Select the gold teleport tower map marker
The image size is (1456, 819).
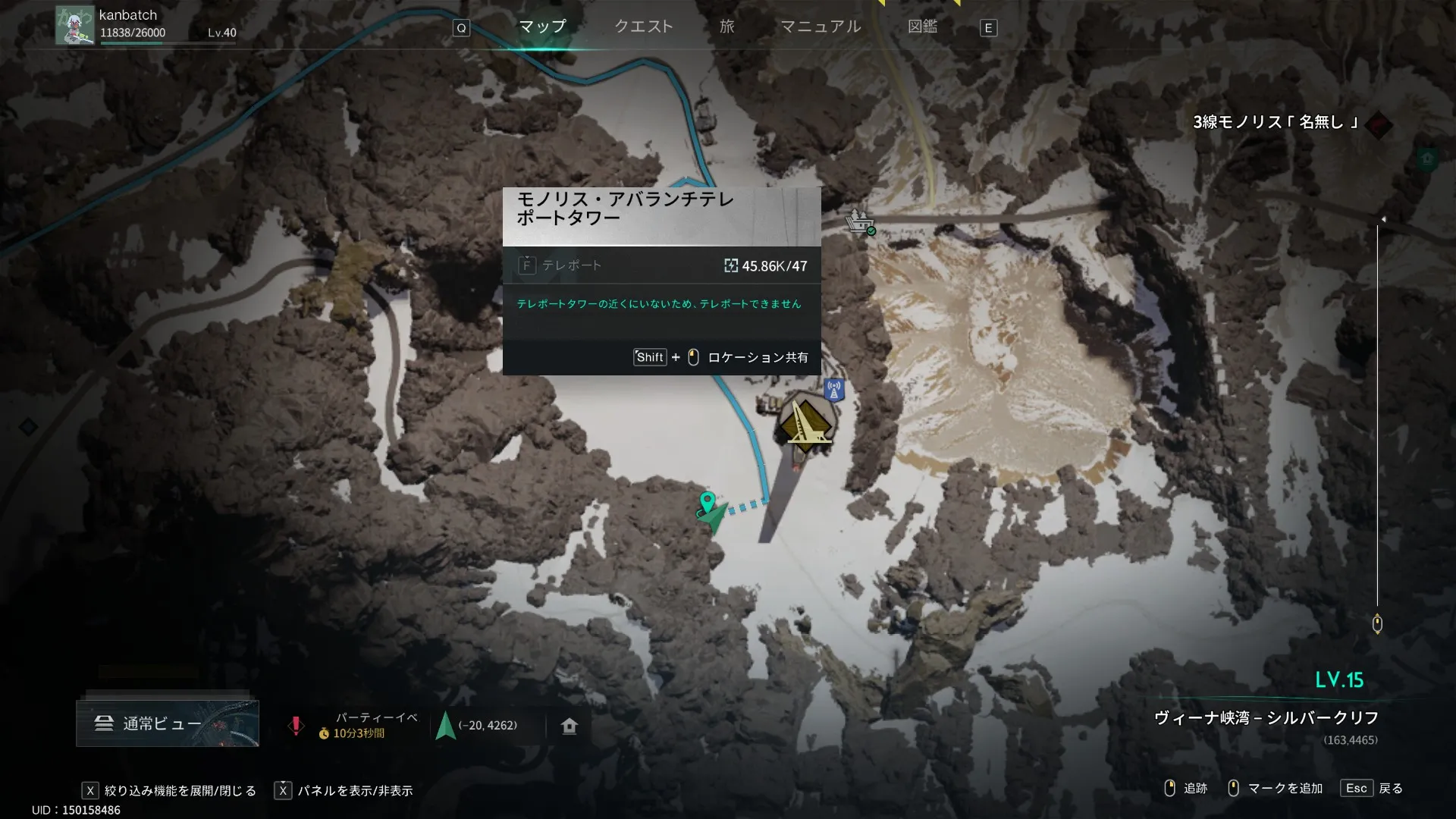[x=805, y=422]
